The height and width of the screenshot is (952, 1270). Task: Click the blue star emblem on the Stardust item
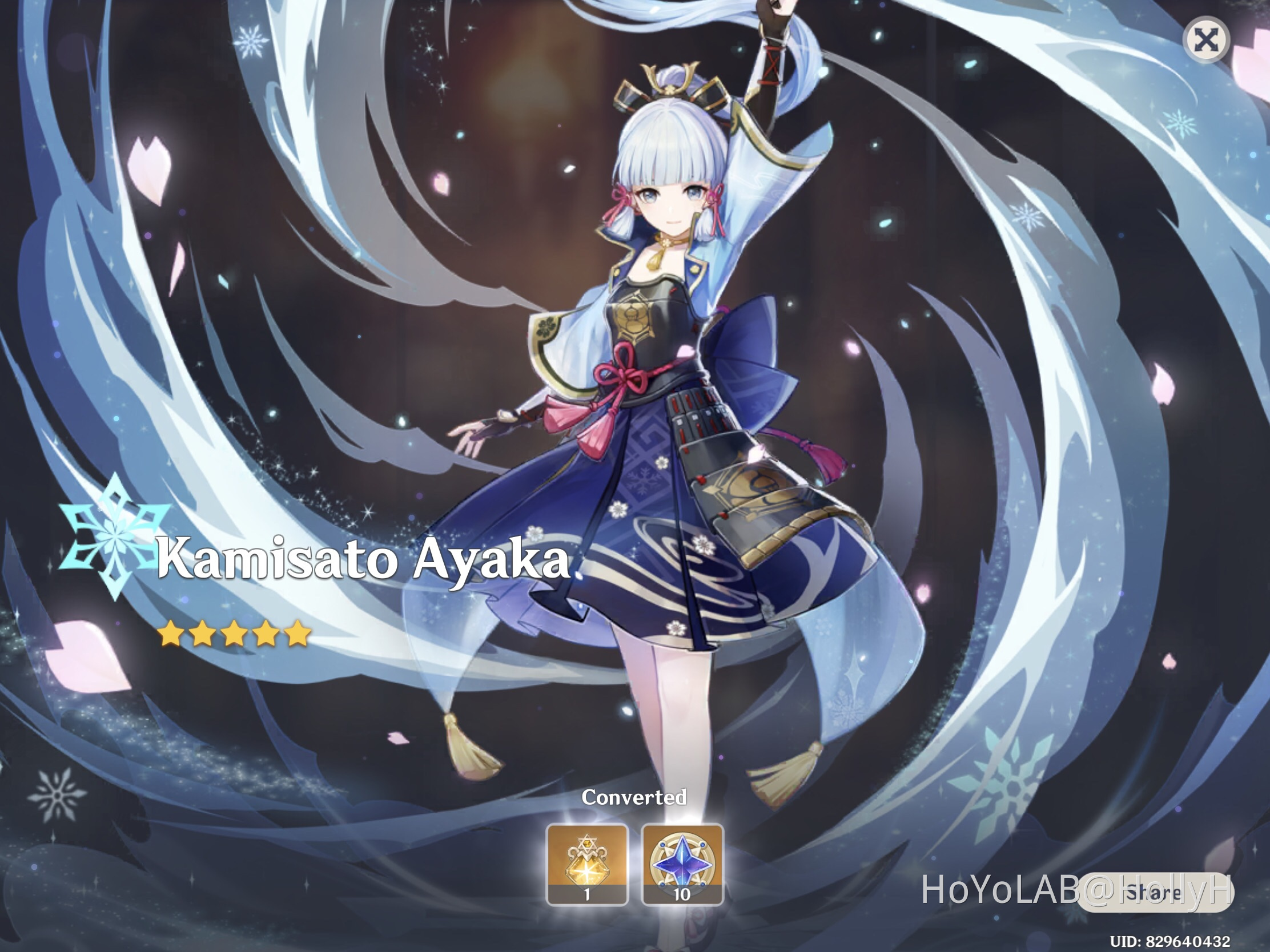click(682, 861)
